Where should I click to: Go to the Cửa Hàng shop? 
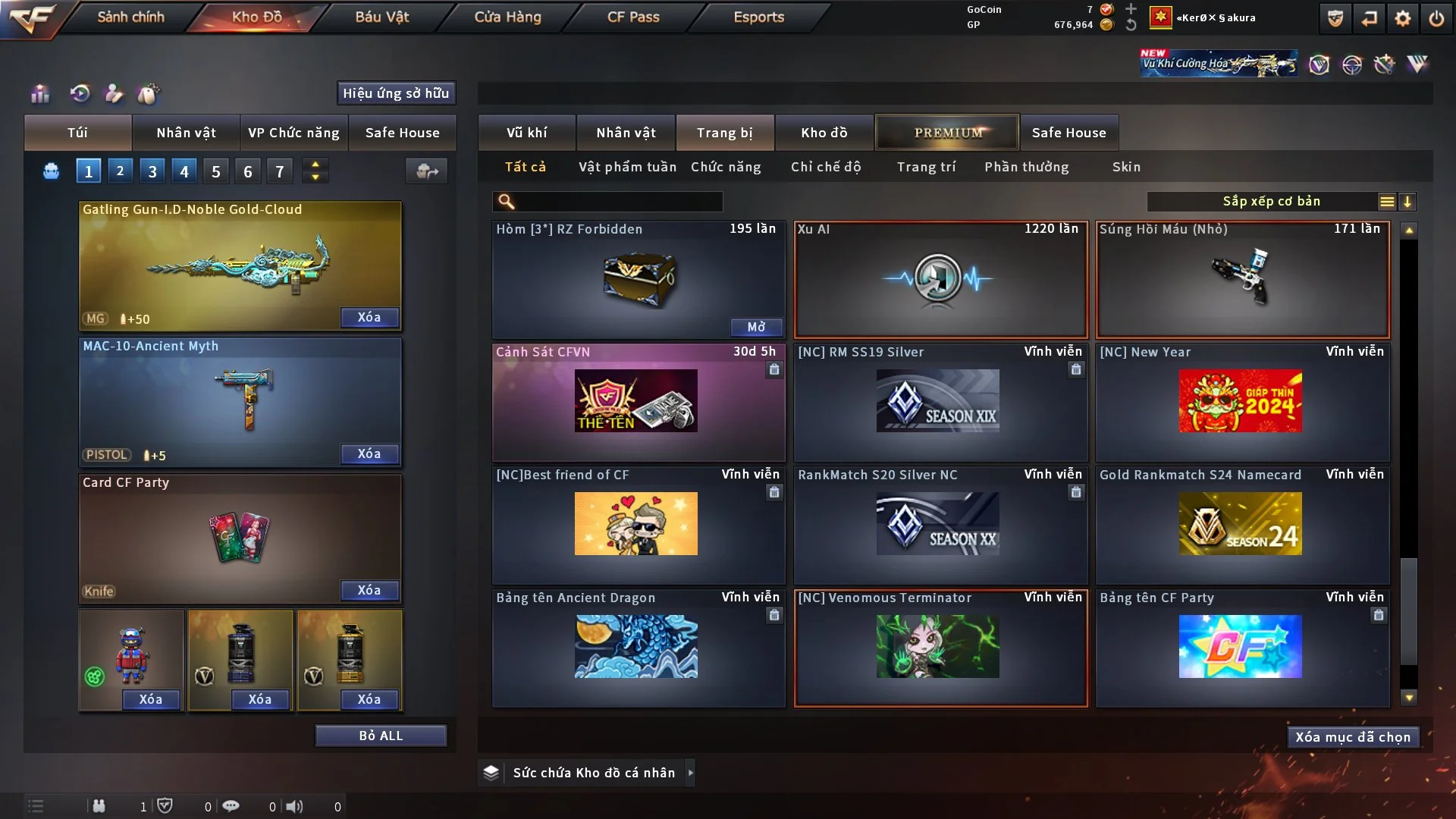(507, 17)
